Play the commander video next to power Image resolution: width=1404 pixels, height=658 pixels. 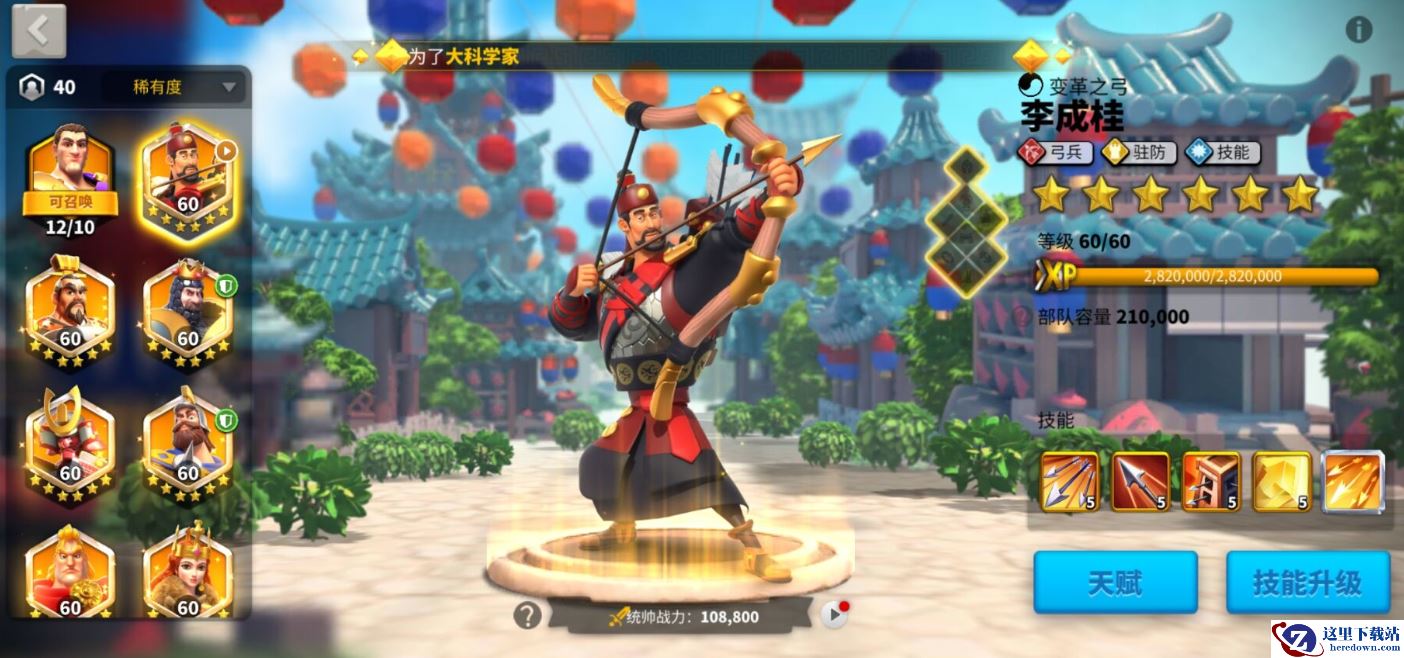click(x=834, y=615)
